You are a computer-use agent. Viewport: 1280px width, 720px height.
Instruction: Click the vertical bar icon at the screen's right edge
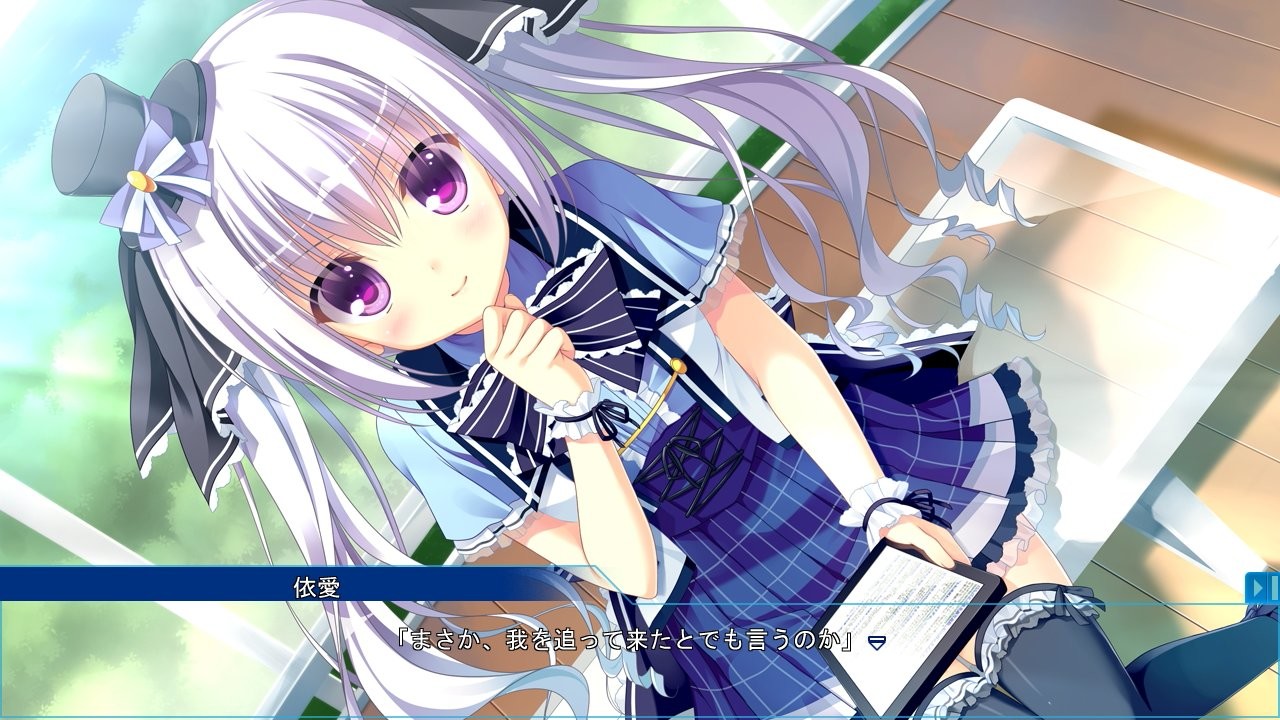pyautogui.click(x=1275, y=588)
